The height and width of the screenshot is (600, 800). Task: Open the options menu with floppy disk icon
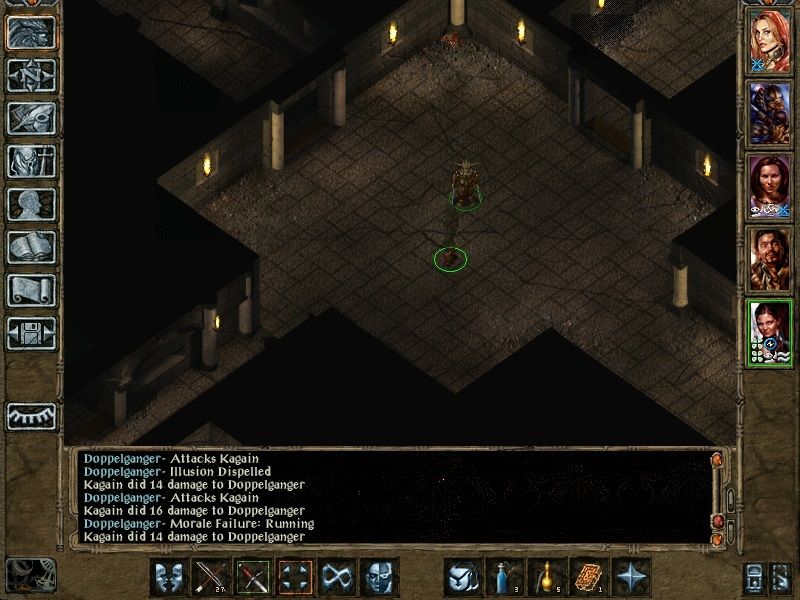tap(31, 333)
